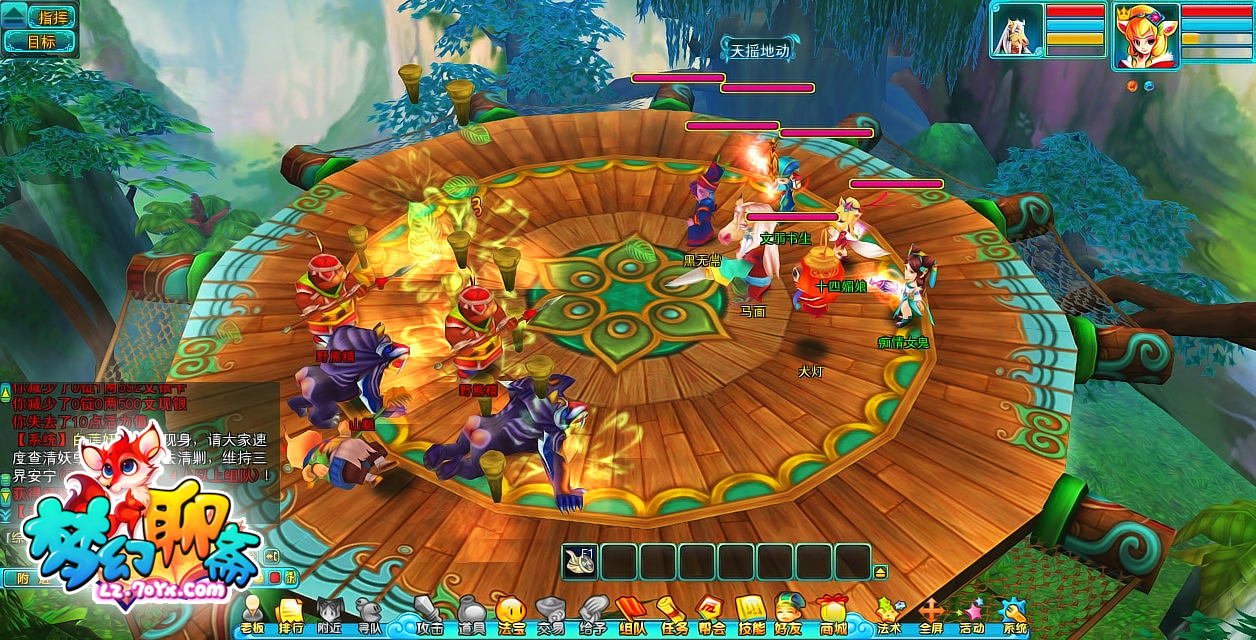Click the 目标 target button
Viewport: 1256px width, 640px height.
[x=40, y=41]
